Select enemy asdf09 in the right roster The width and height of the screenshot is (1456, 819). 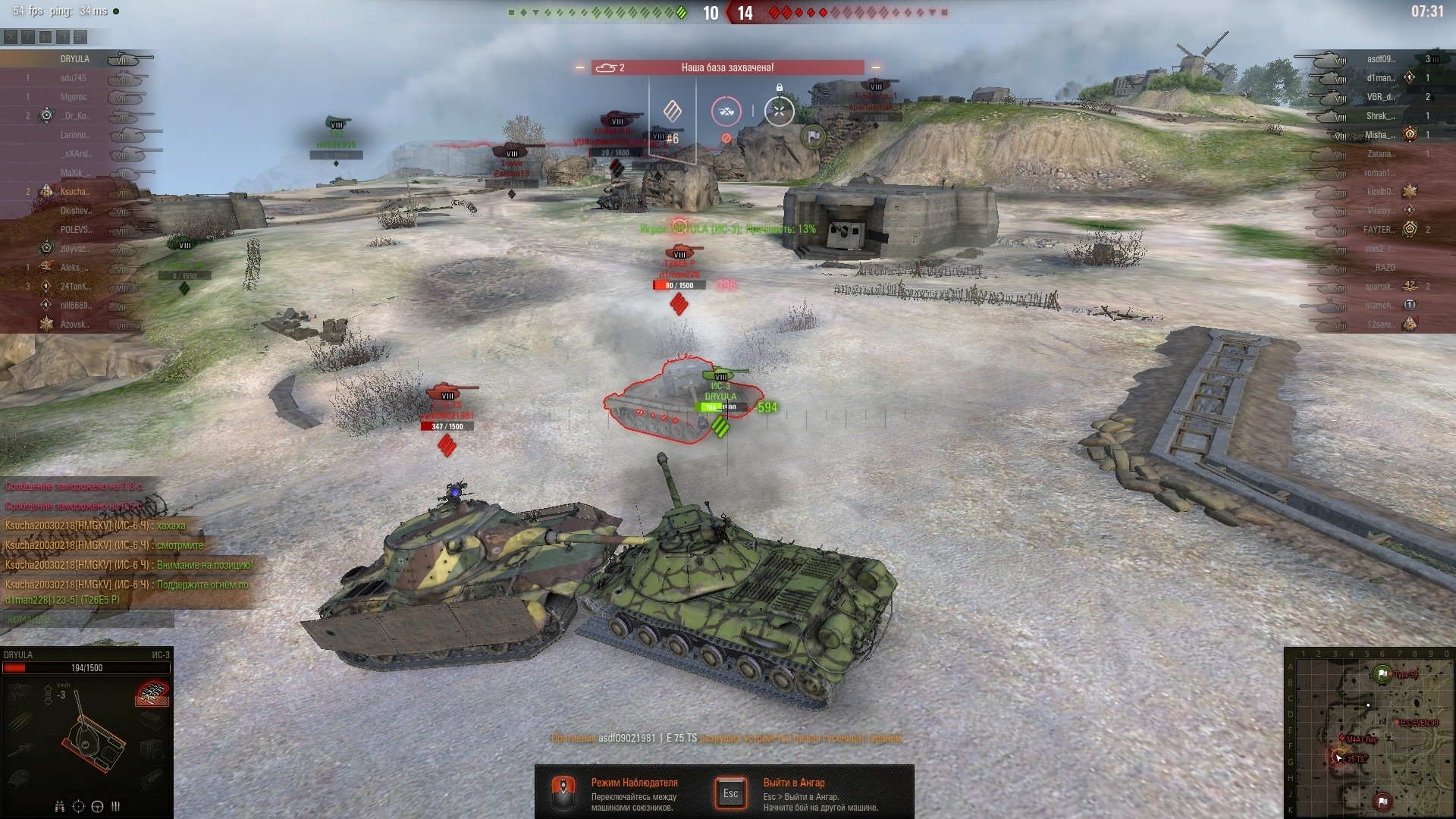(1380, 59)
